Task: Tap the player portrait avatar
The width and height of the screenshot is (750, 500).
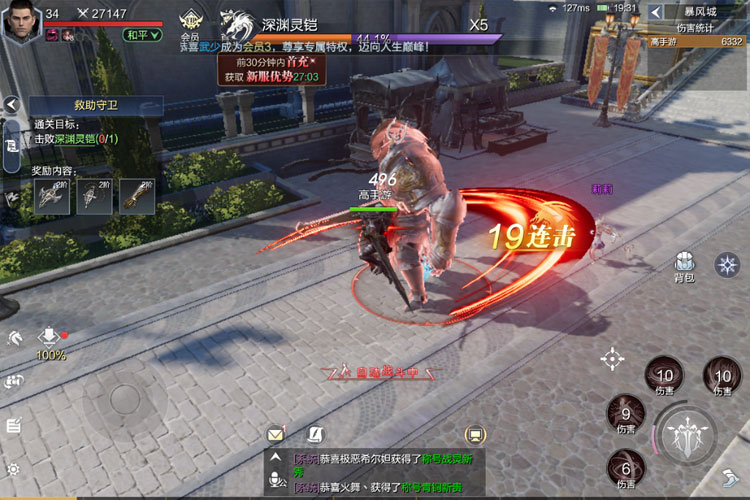Action: click(22, 20)
